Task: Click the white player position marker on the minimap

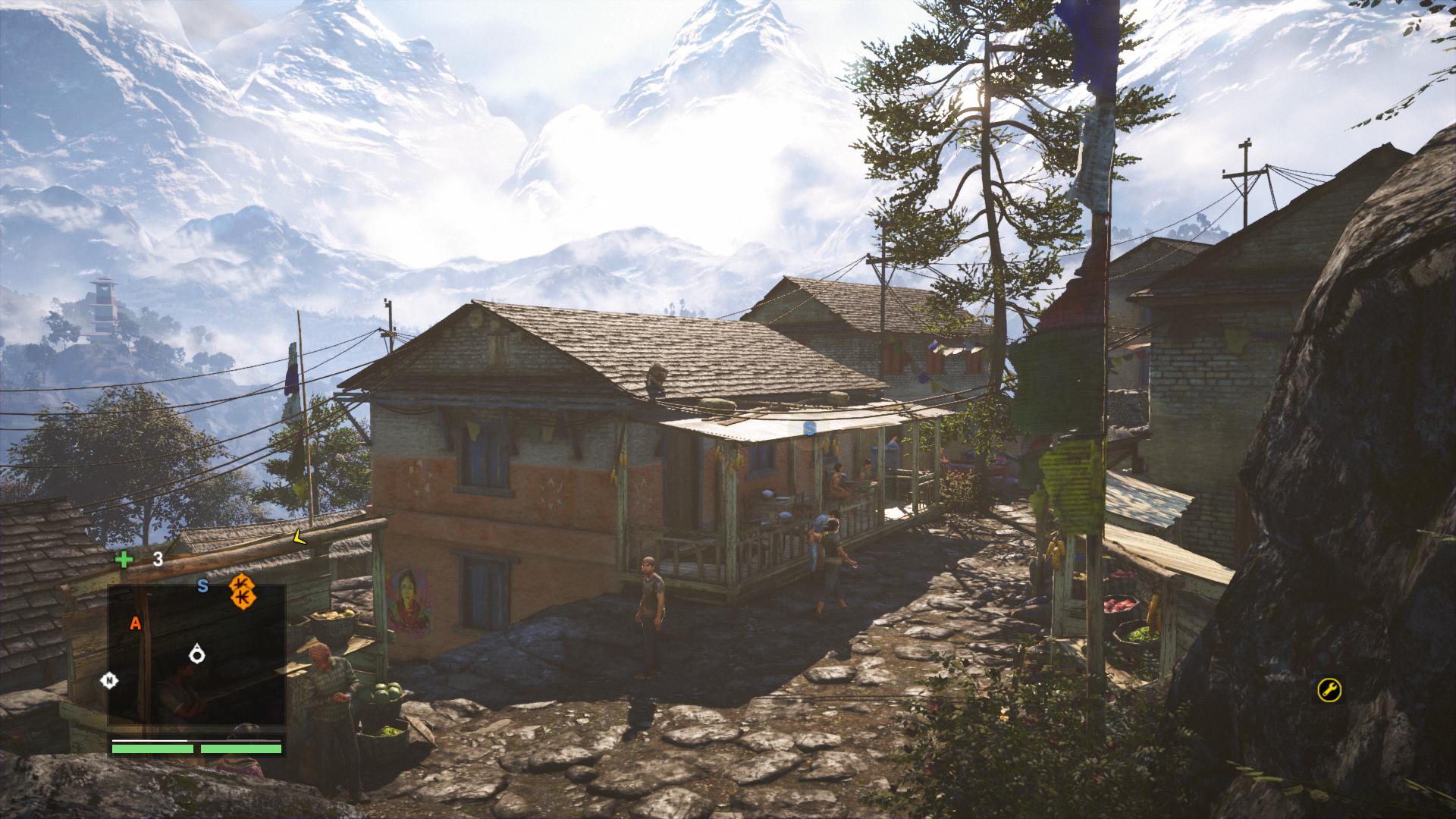Action: tap(198, 653)
